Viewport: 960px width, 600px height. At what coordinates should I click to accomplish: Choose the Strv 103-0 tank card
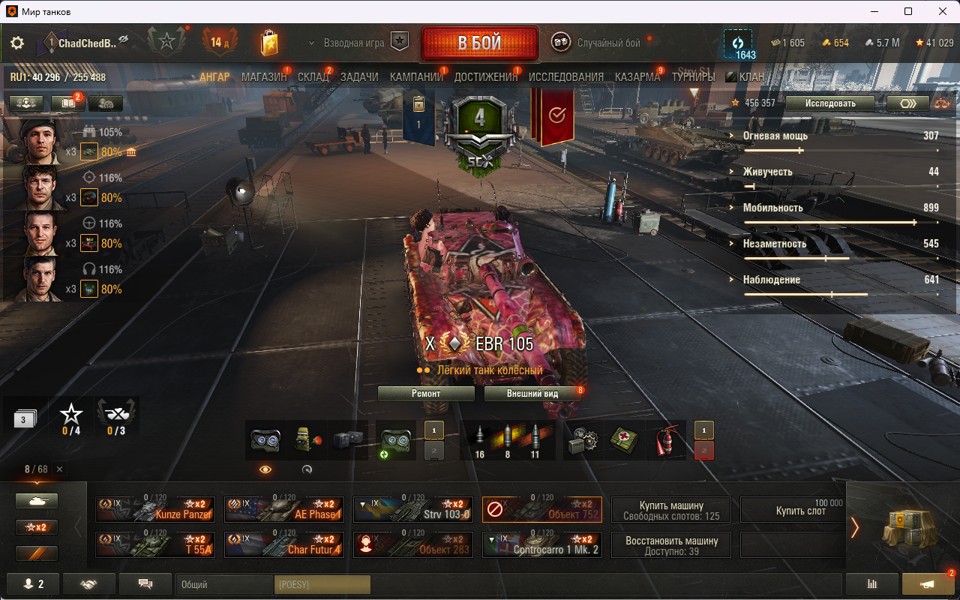(x=413, y=510)
